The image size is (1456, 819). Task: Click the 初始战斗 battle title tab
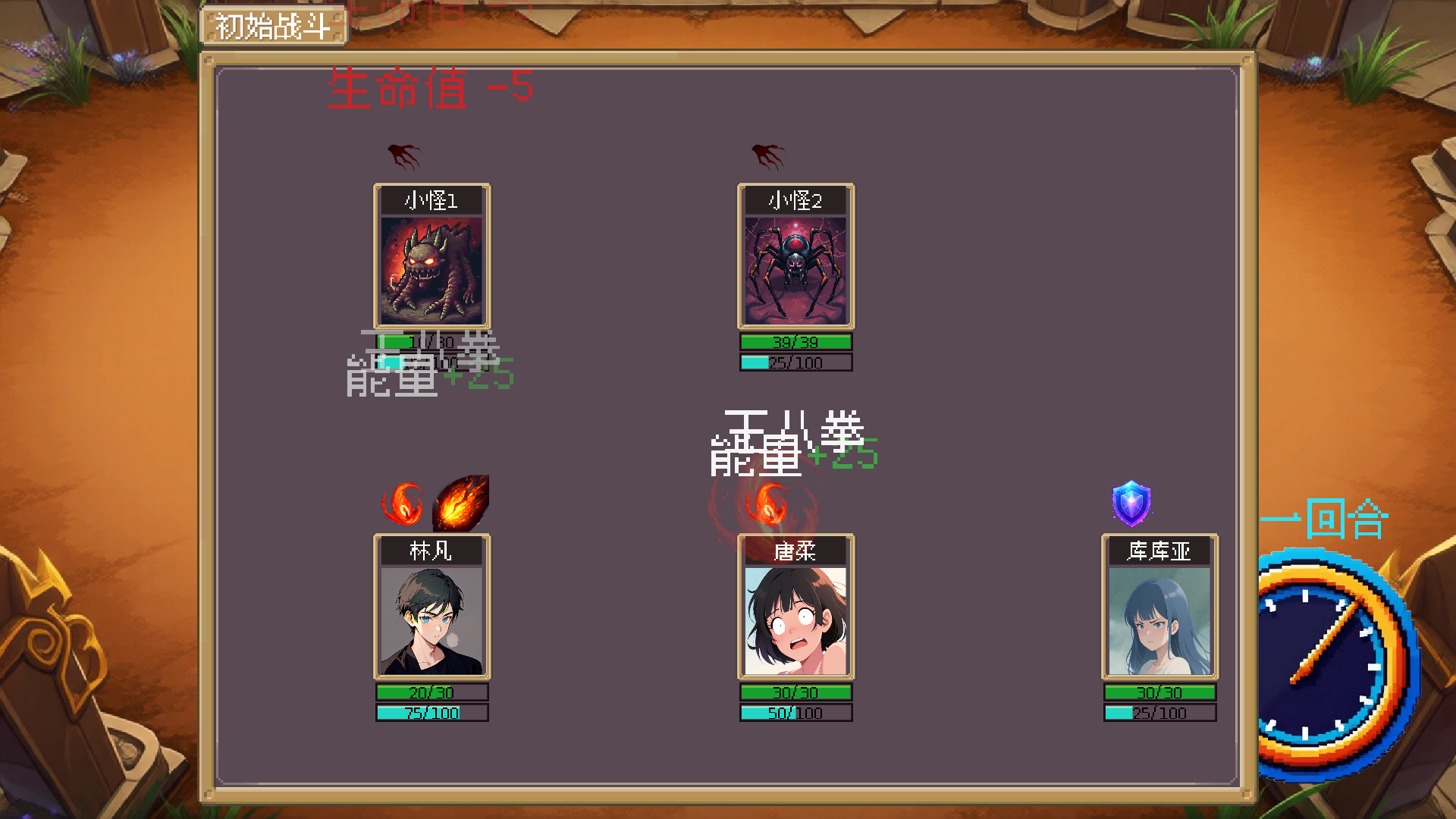point(275,24)
